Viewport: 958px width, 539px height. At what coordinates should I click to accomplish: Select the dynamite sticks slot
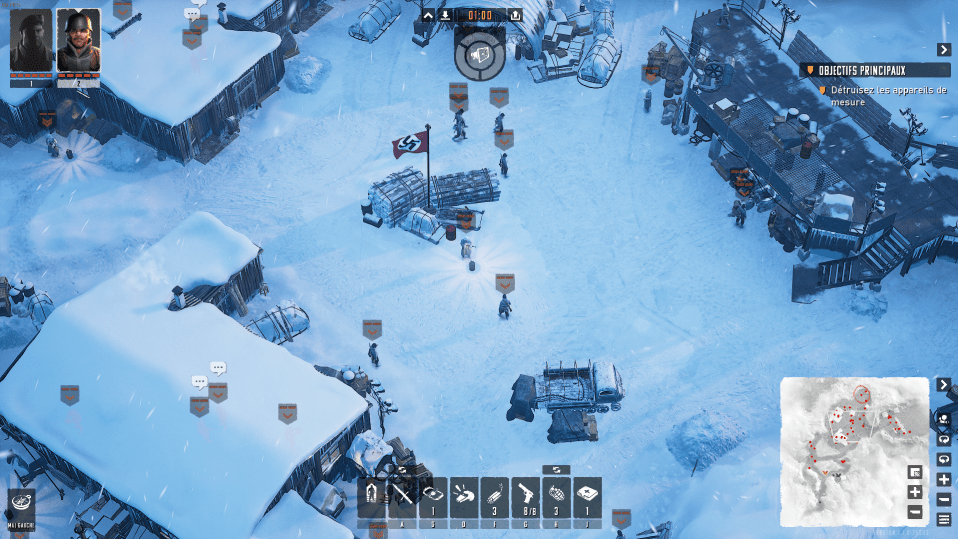(494, 496)
